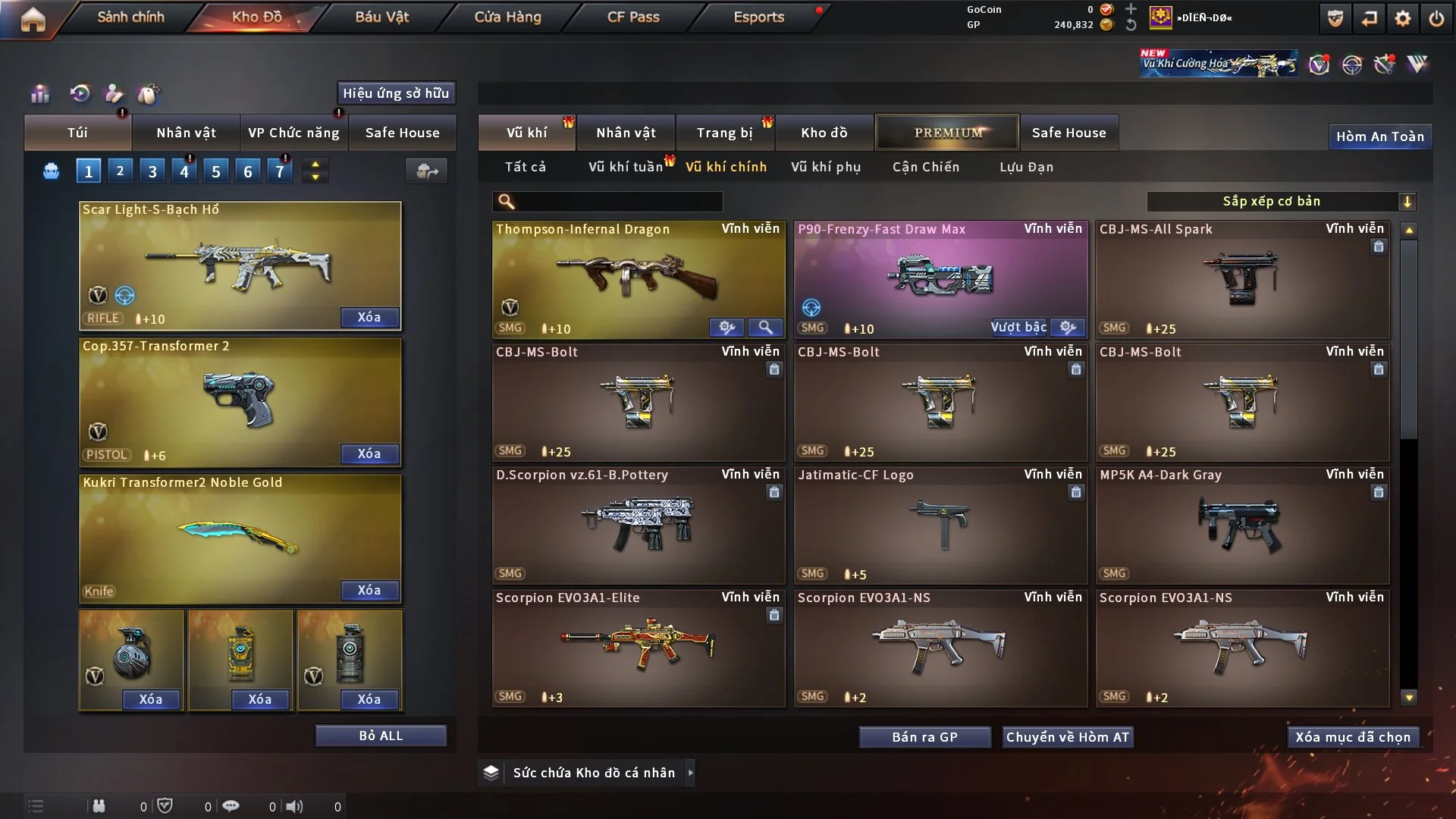1456x819 pixels.
Task: Select bag preset number 3
Action: (x=152, y=171)
